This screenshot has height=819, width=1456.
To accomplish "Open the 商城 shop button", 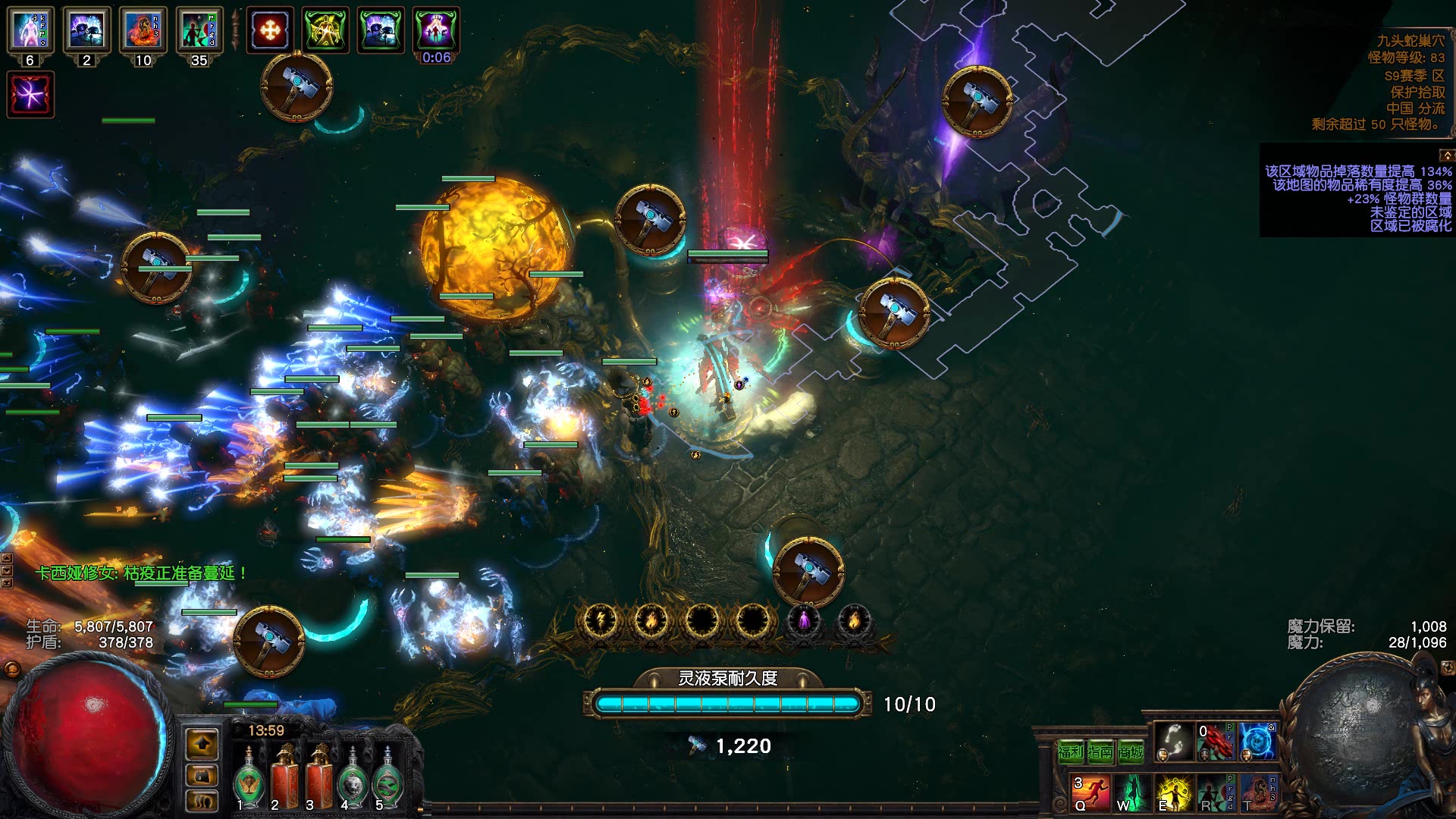I will coord(1130,752).
